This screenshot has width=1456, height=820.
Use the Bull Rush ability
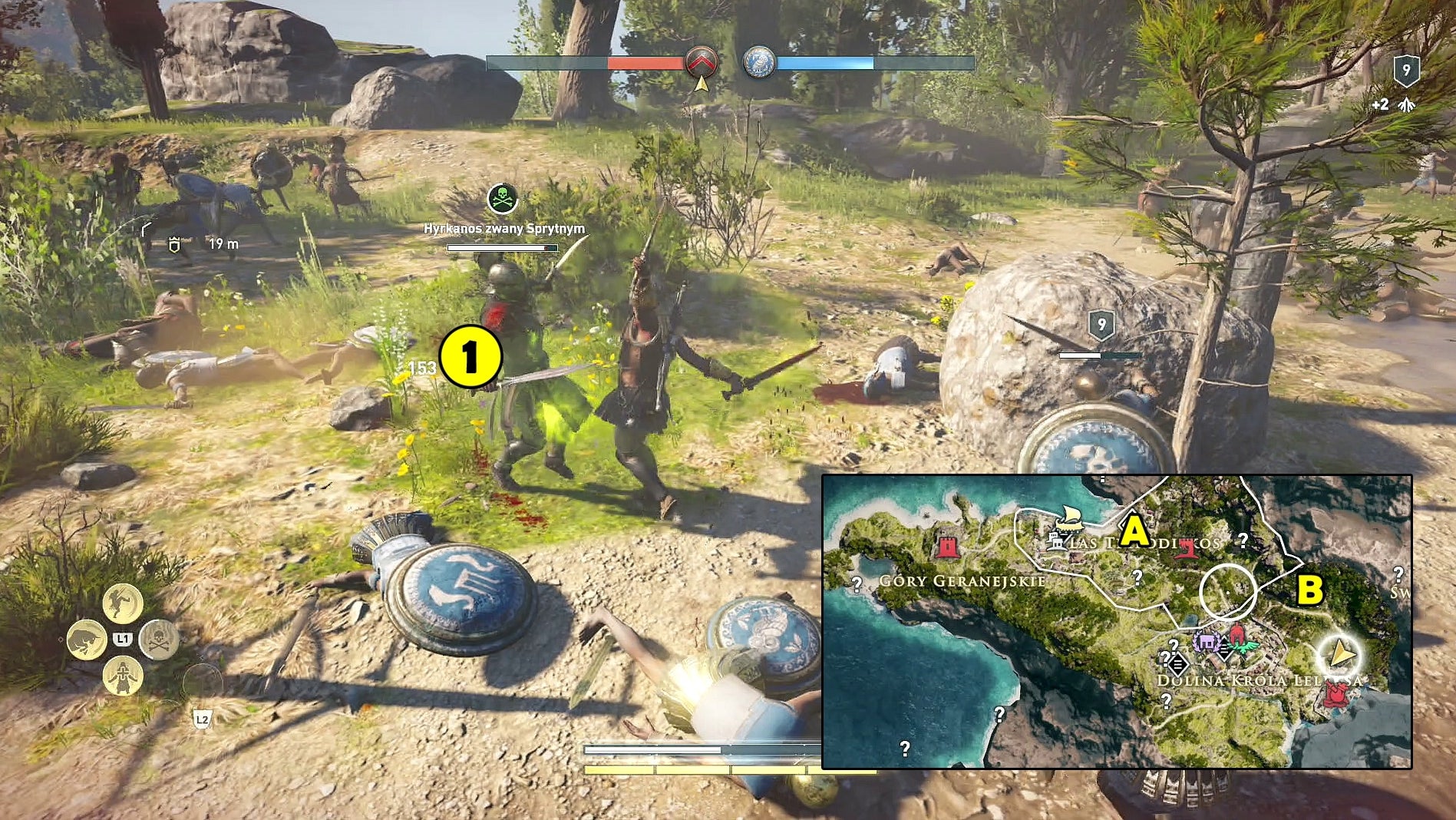pos(87,640)
